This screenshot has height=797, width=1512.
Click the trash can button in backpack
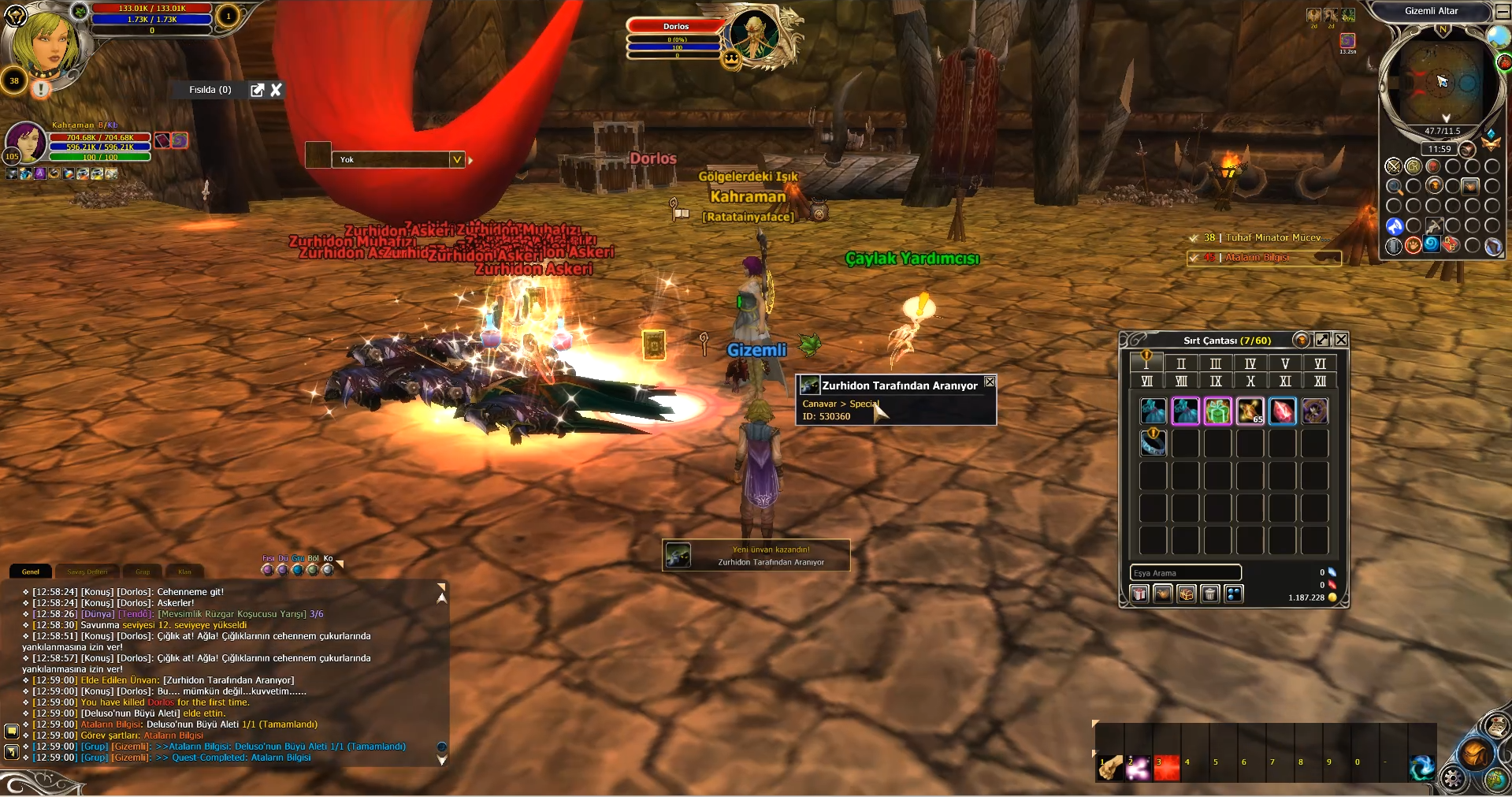1210,594
